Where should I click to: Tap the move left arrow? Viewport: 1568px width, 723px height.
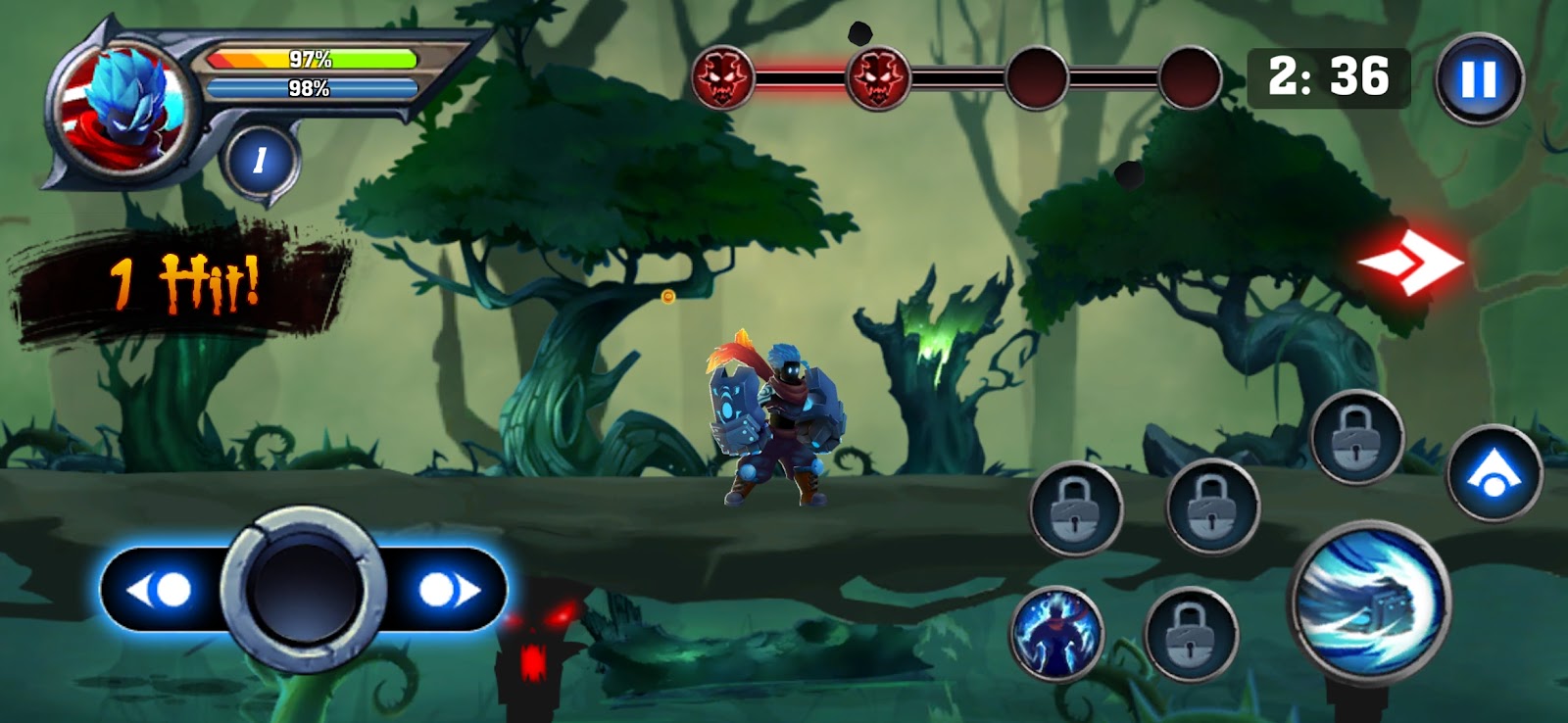pos(160,590)
